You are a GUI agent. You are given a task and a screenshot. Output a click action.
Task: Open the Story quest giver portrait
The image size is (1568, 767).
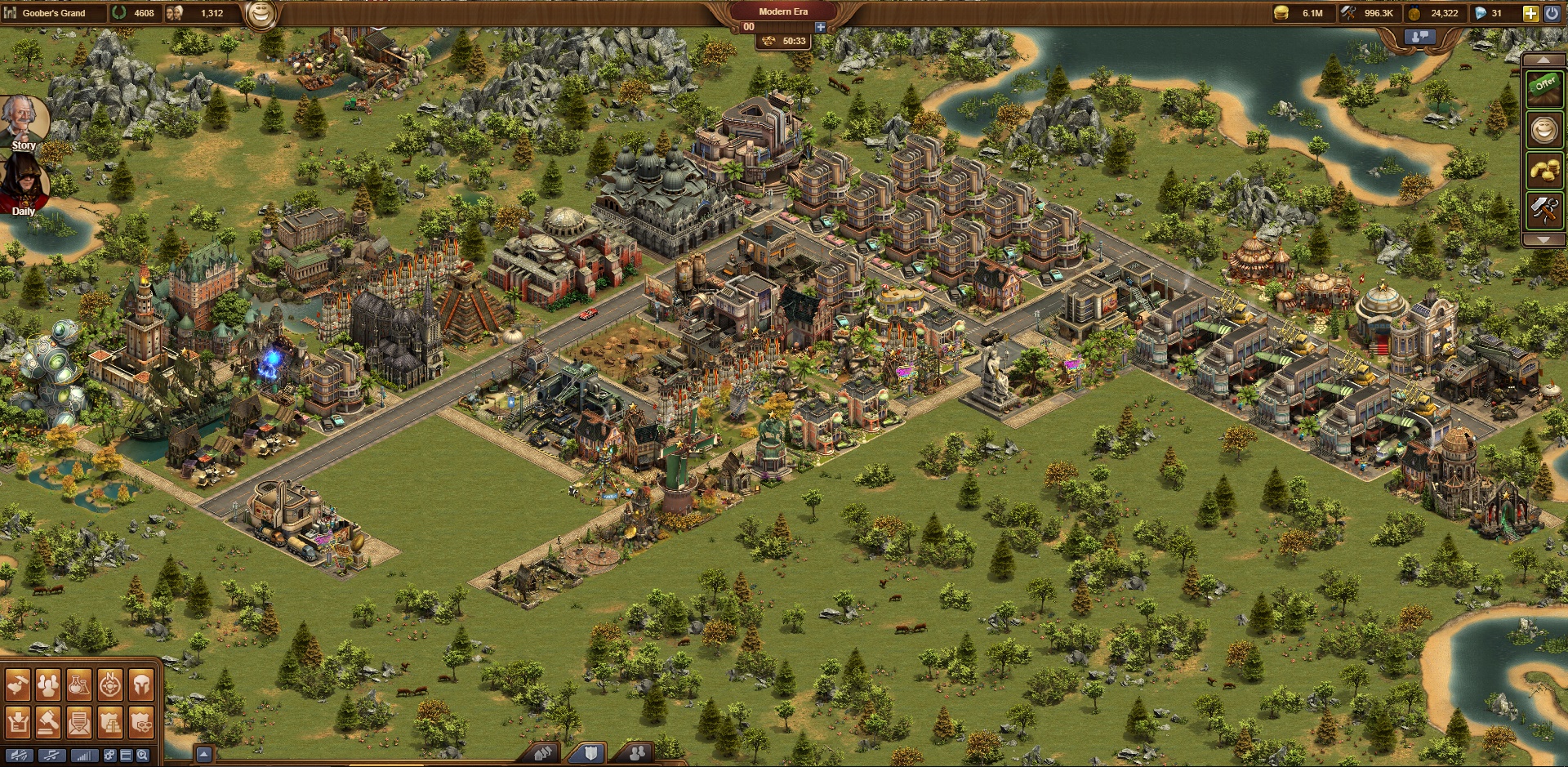pyautogui.click(x=24, y=123)
